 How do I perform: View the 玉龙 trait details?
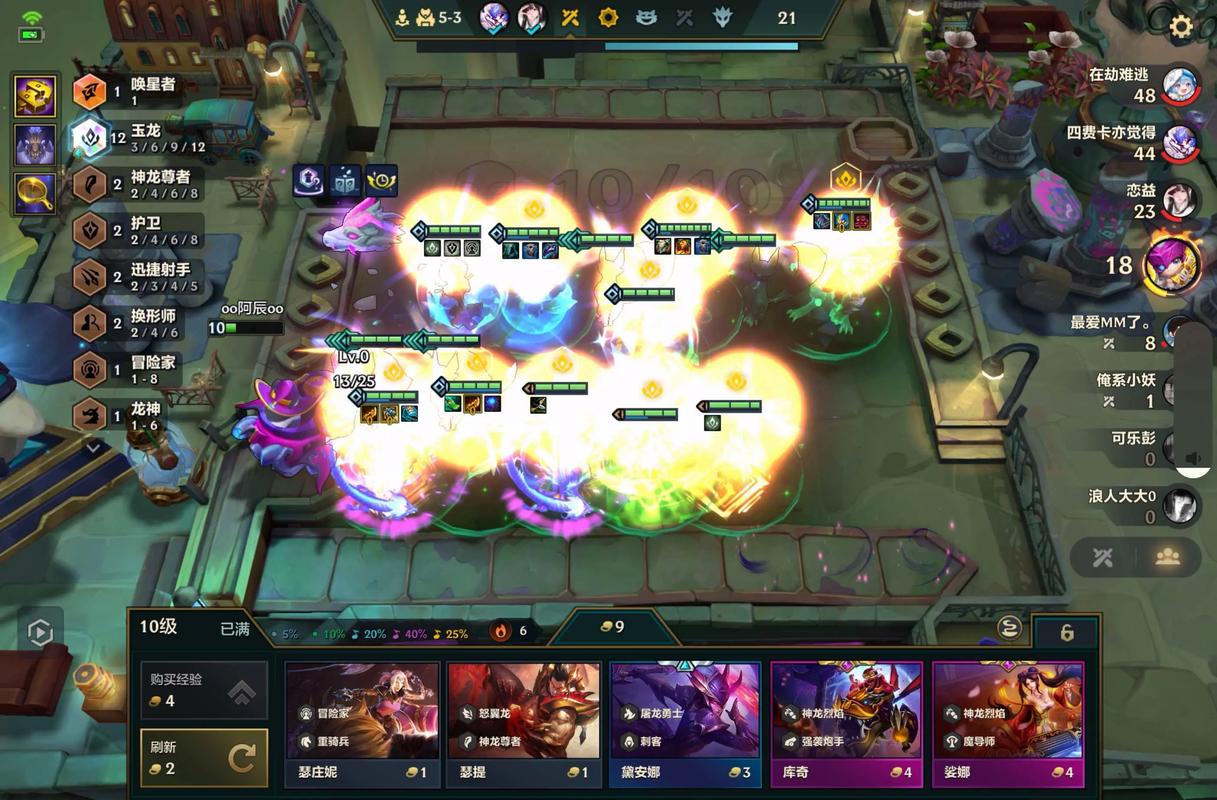[140, 138]
